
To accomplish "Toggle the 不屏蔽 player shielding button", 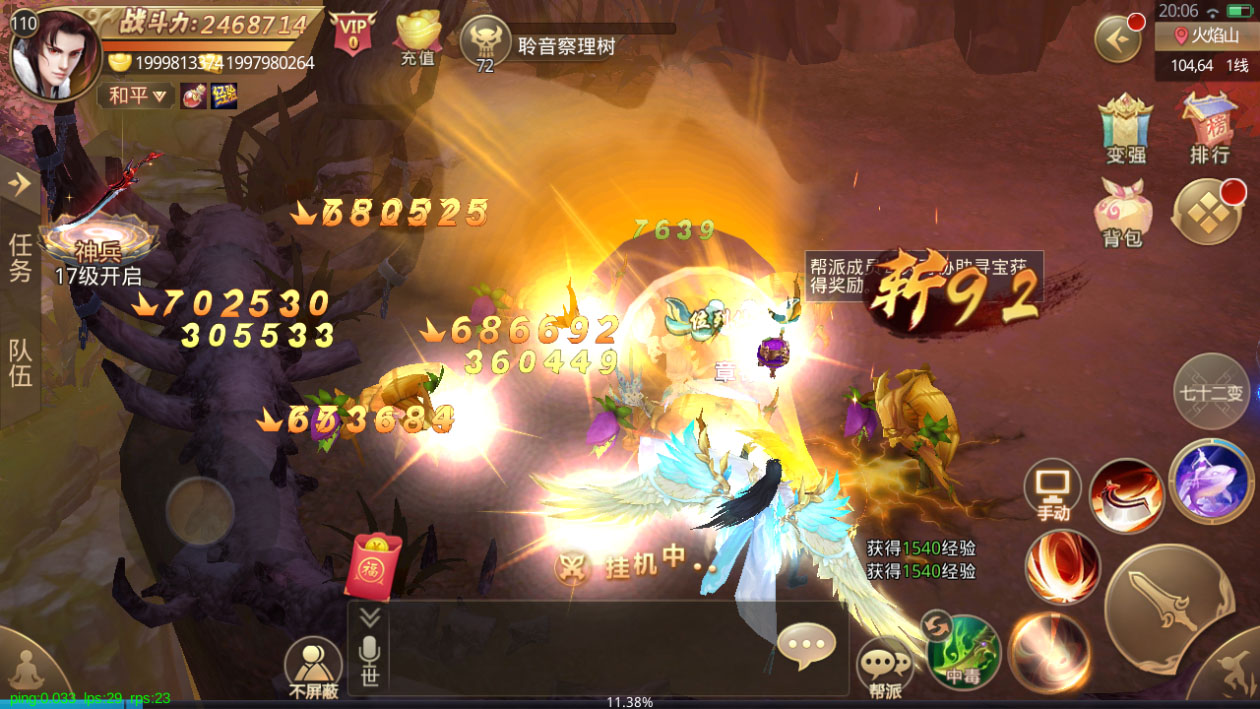I will coord(313,665).
